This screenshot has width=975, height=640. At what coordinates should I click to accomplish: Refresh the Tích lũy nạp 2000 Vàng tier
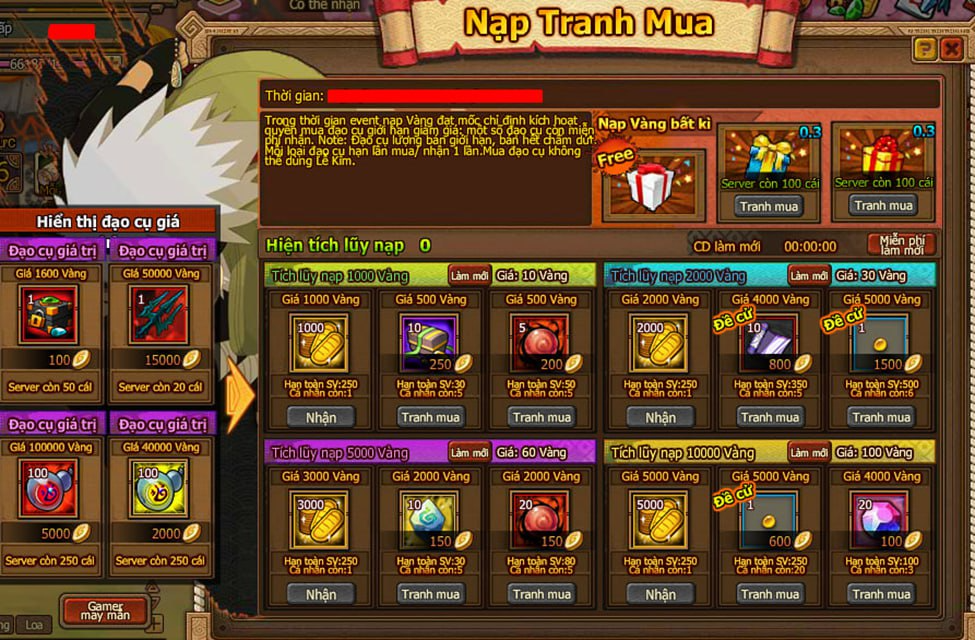[808, 275]
